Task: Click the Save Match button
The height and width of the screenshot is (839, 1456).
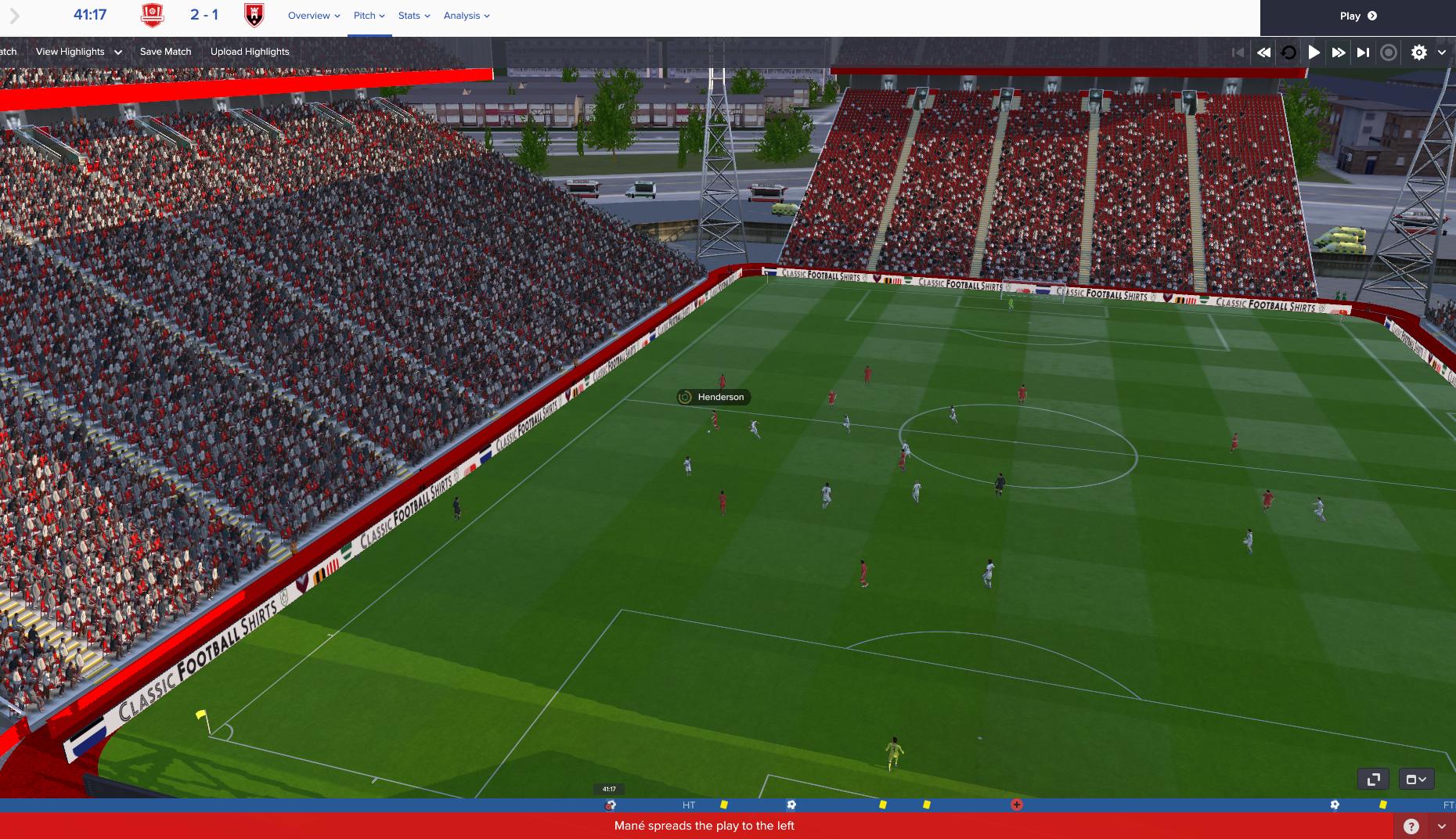Action: pyautogui.click(x=164, y=51)
